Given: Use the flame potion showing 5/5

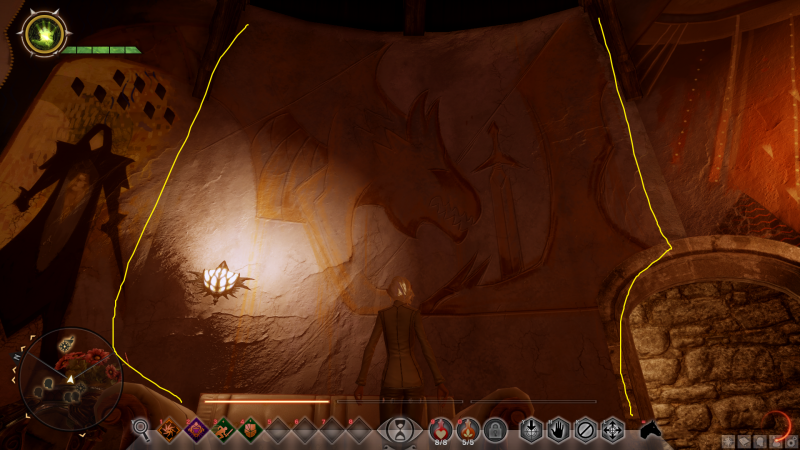Looking at the screenshot, I should pyautogui.click(x=467, y=430).
